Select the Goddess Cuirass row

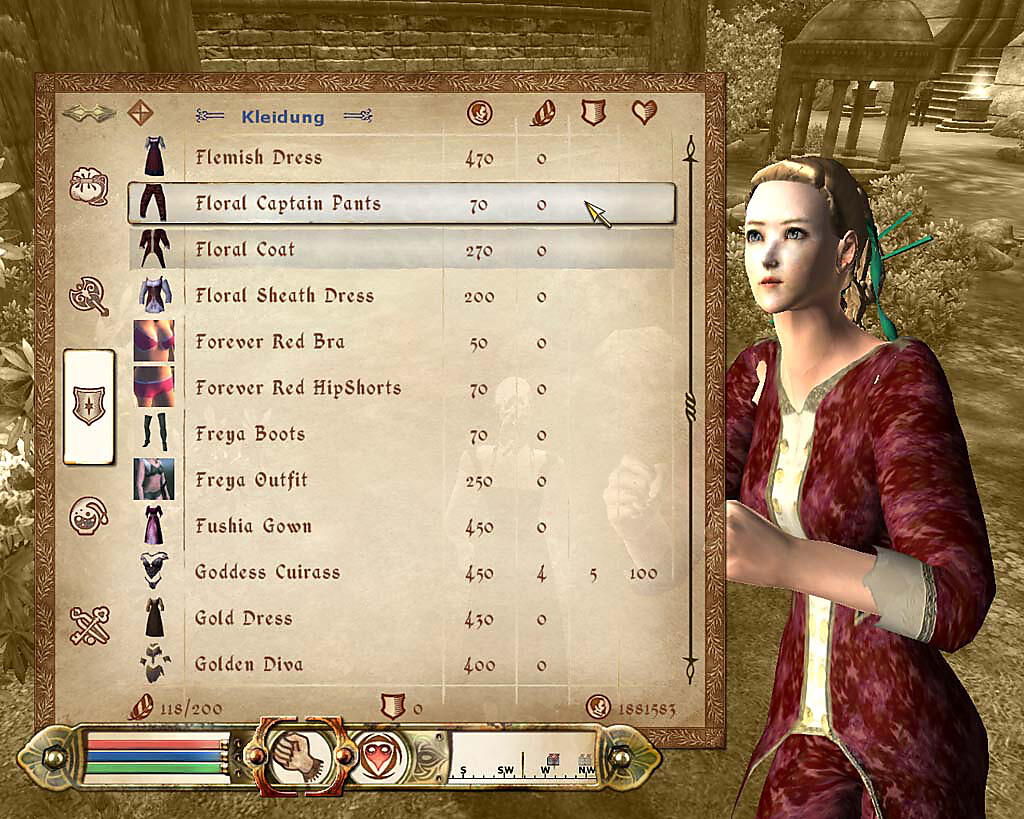[267, 572]
